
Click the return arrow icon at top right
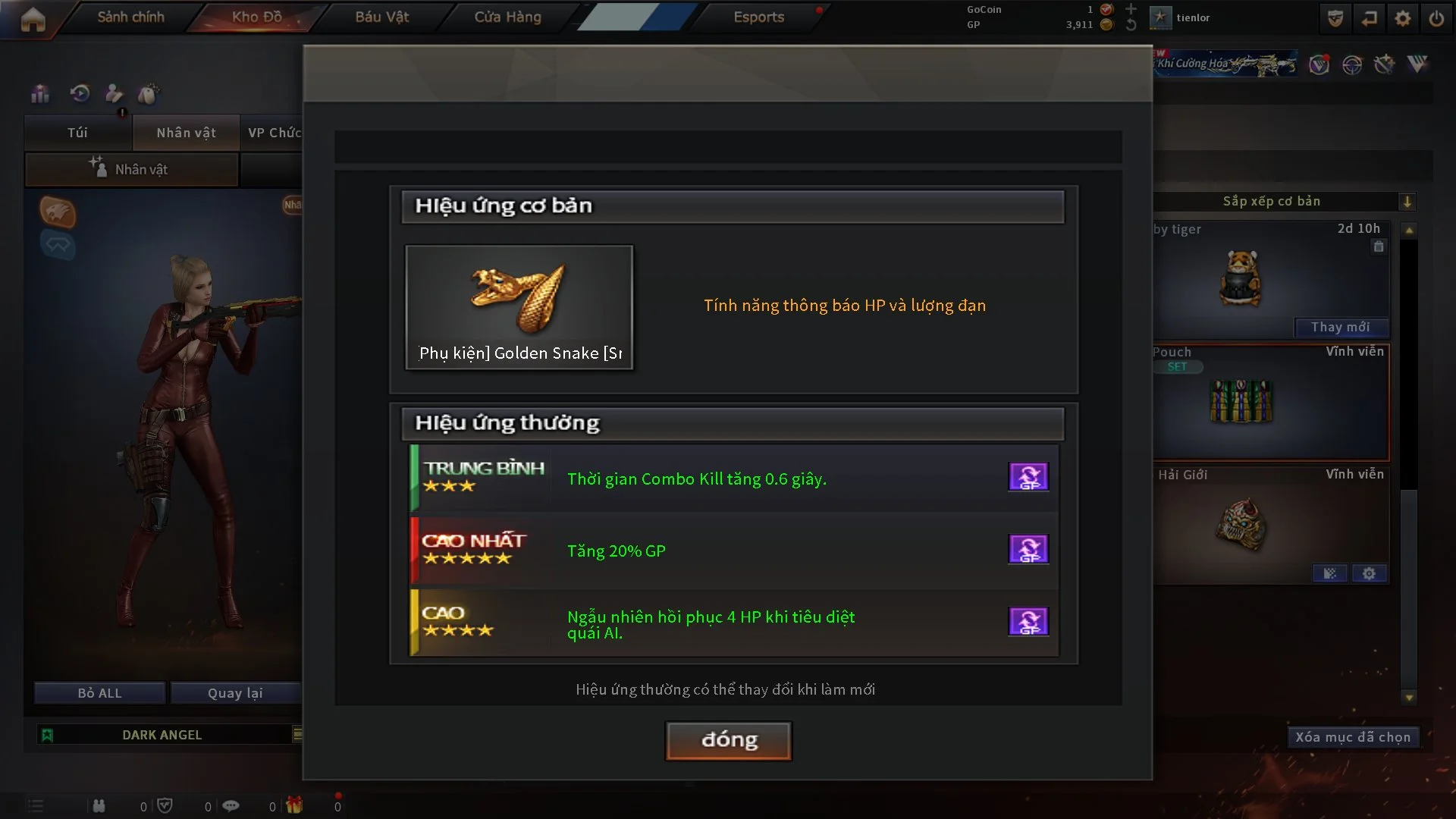pos(1369,17)
